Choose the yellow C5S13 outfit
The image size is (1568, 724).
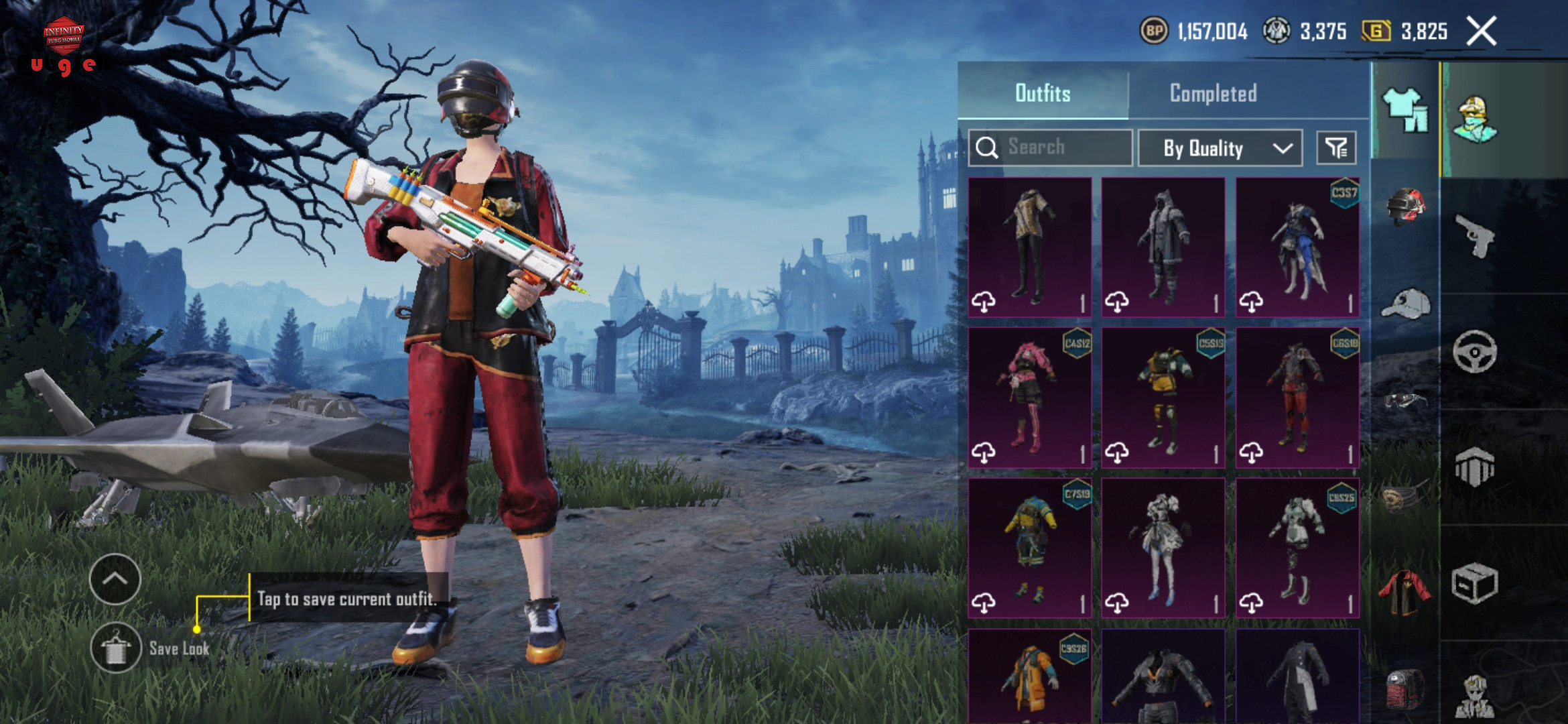pyautogui.click(x=1163, y=398)
